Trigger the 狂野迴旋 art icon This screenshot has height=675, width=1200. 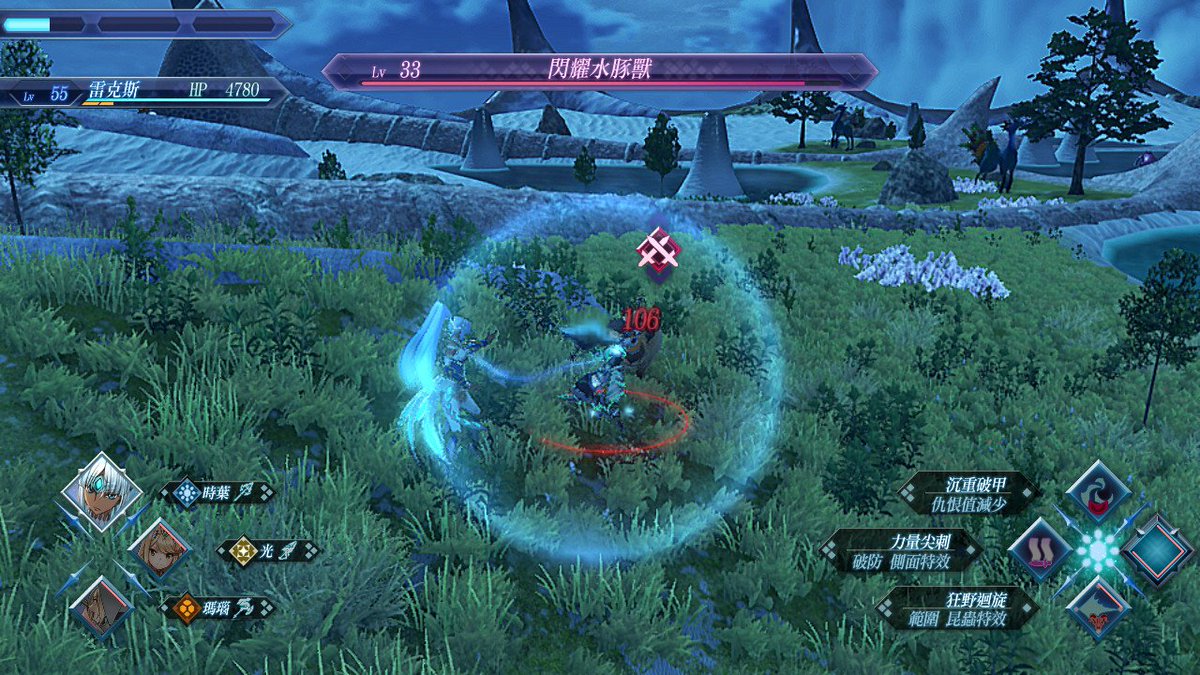(1098, 607)
